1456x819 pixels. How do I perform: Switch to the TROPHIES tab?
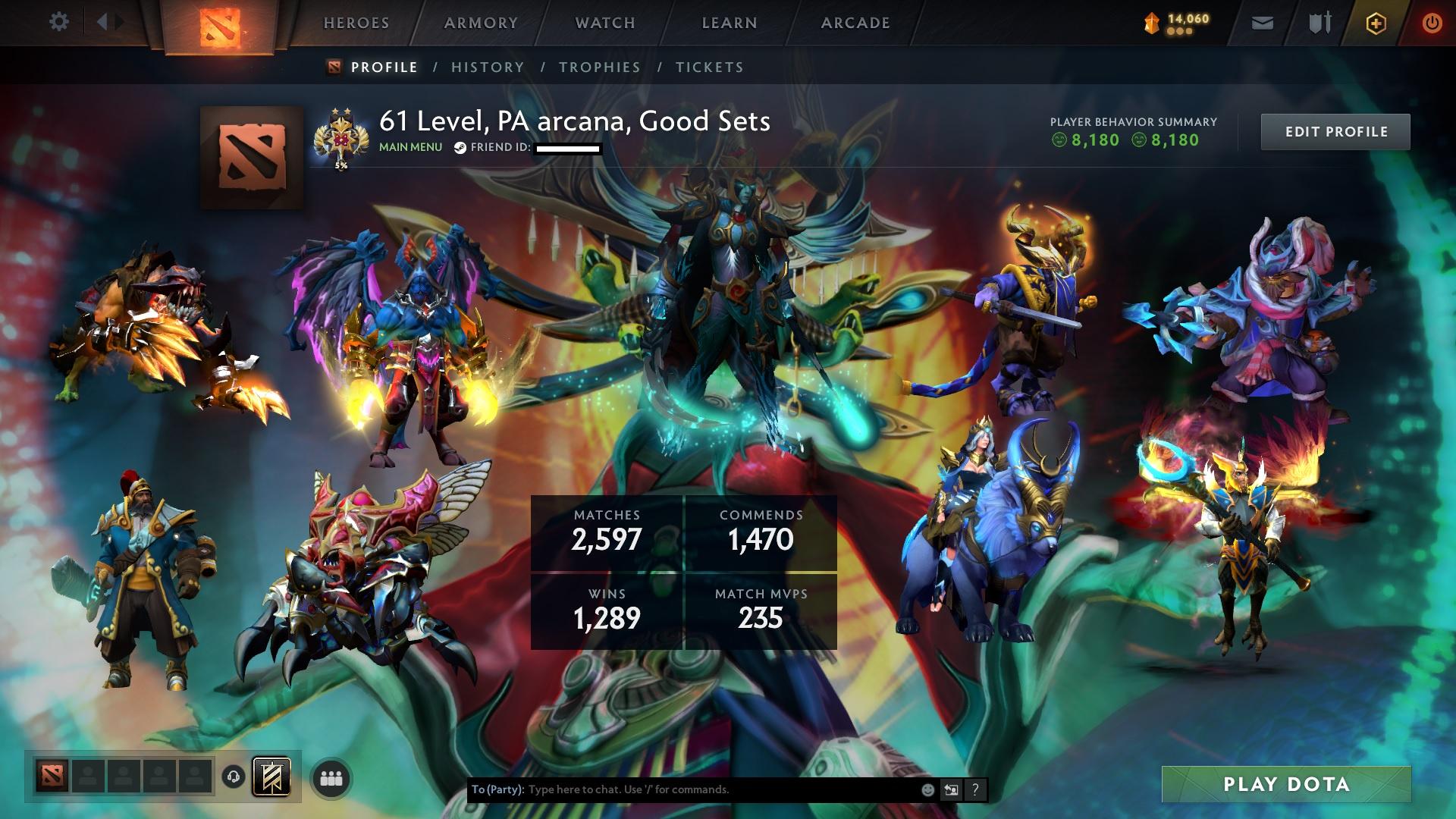(x=599, y=67)
